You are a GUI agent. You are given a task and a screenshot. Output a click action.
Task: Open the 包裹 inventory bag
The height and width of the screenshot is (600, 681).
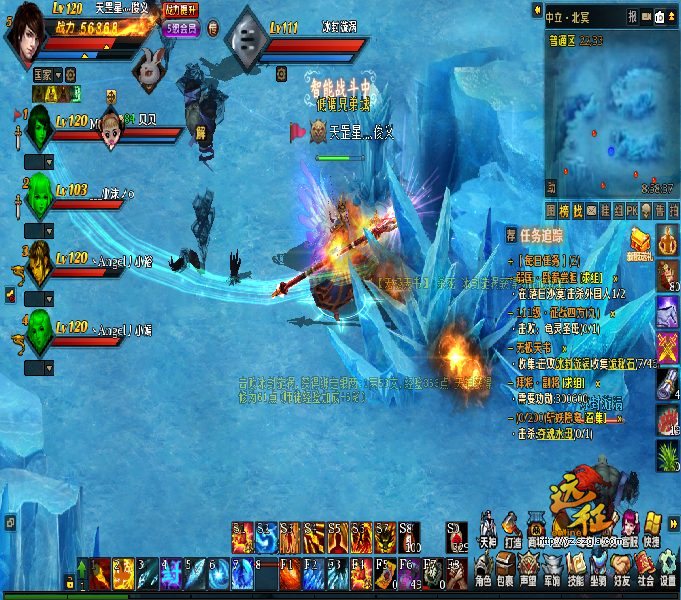click(x=507, y=569)
